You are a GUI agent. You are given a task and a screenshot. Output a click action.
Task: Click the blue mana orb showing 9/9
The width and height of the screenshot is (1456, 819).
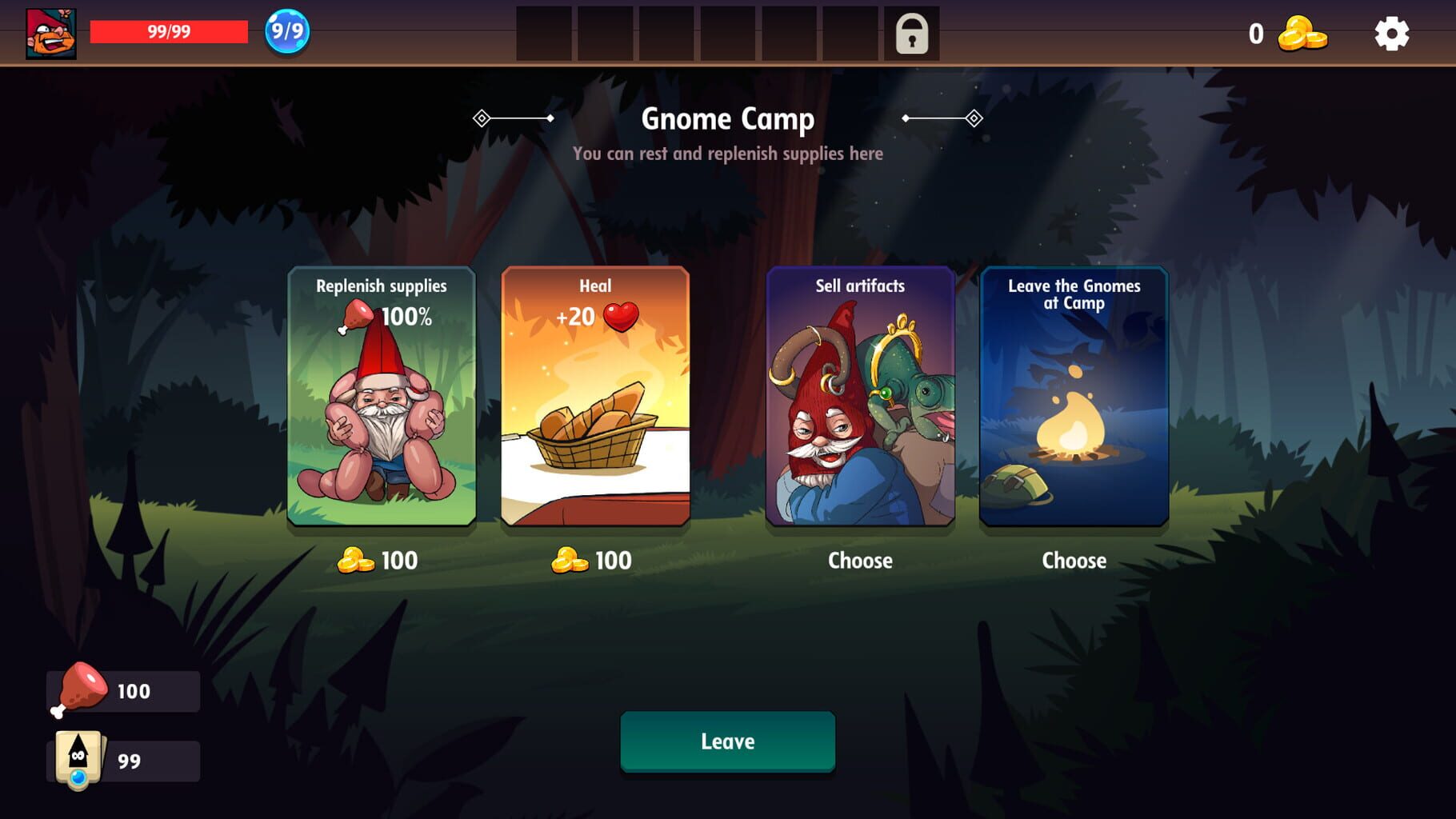point(286,32)
